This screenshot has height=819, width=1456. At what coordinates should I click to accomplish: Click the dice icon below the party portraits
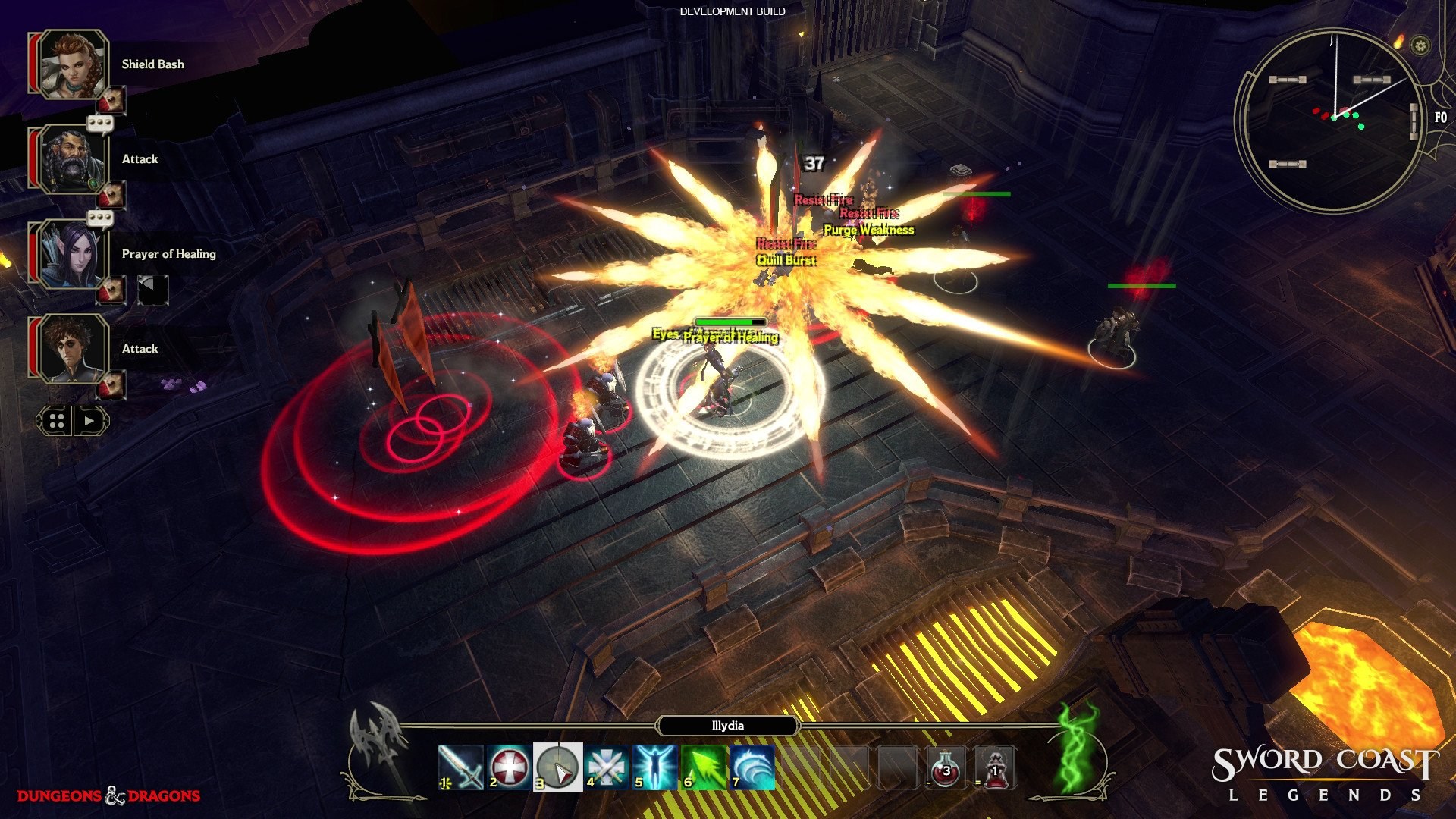58,419
